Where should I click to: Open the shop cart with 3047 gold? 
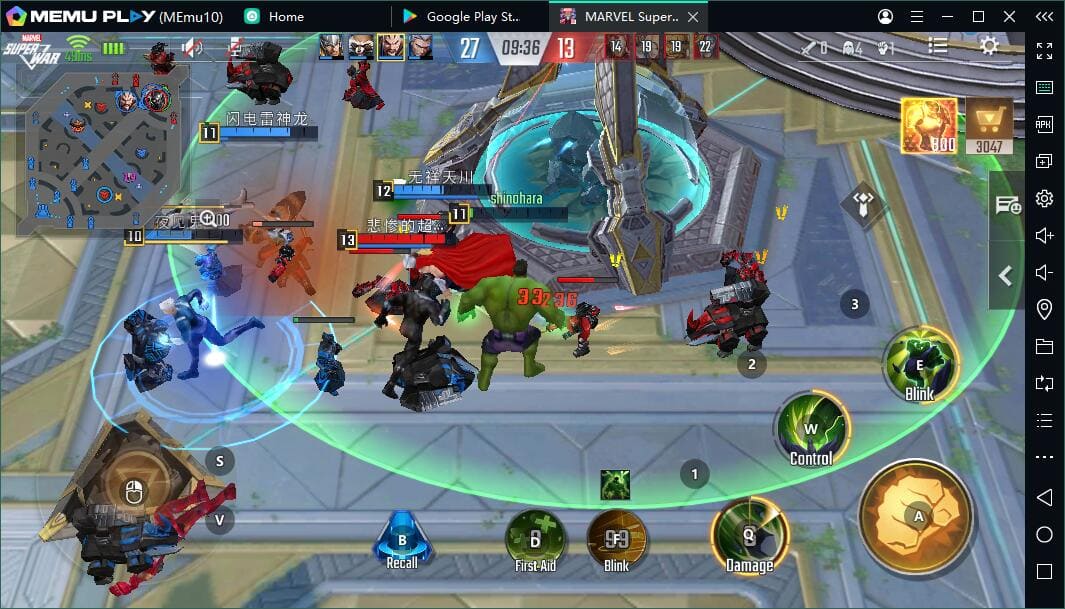point(988,127)
